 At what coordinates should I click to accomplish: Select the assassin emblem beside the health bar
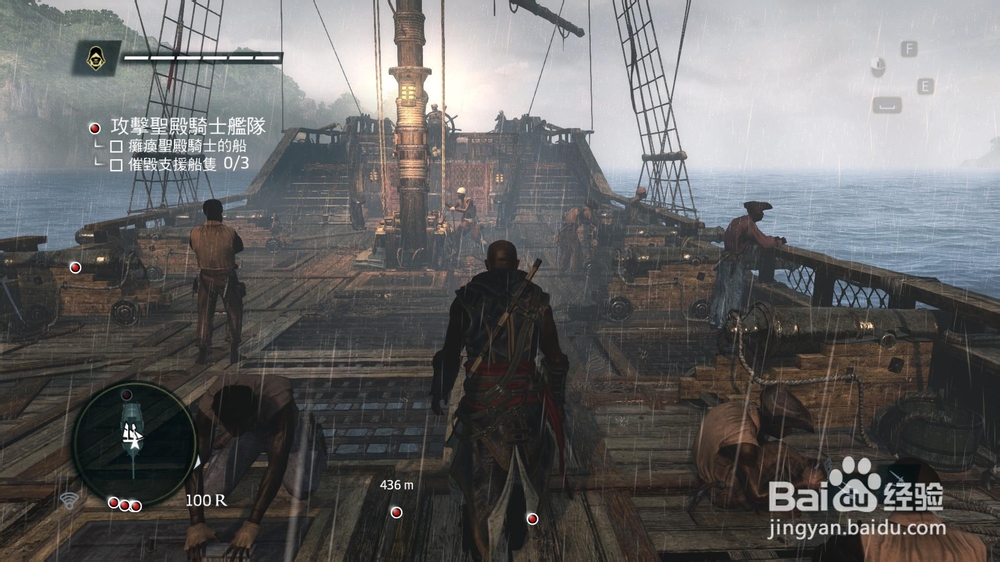[x=97, y=58]
